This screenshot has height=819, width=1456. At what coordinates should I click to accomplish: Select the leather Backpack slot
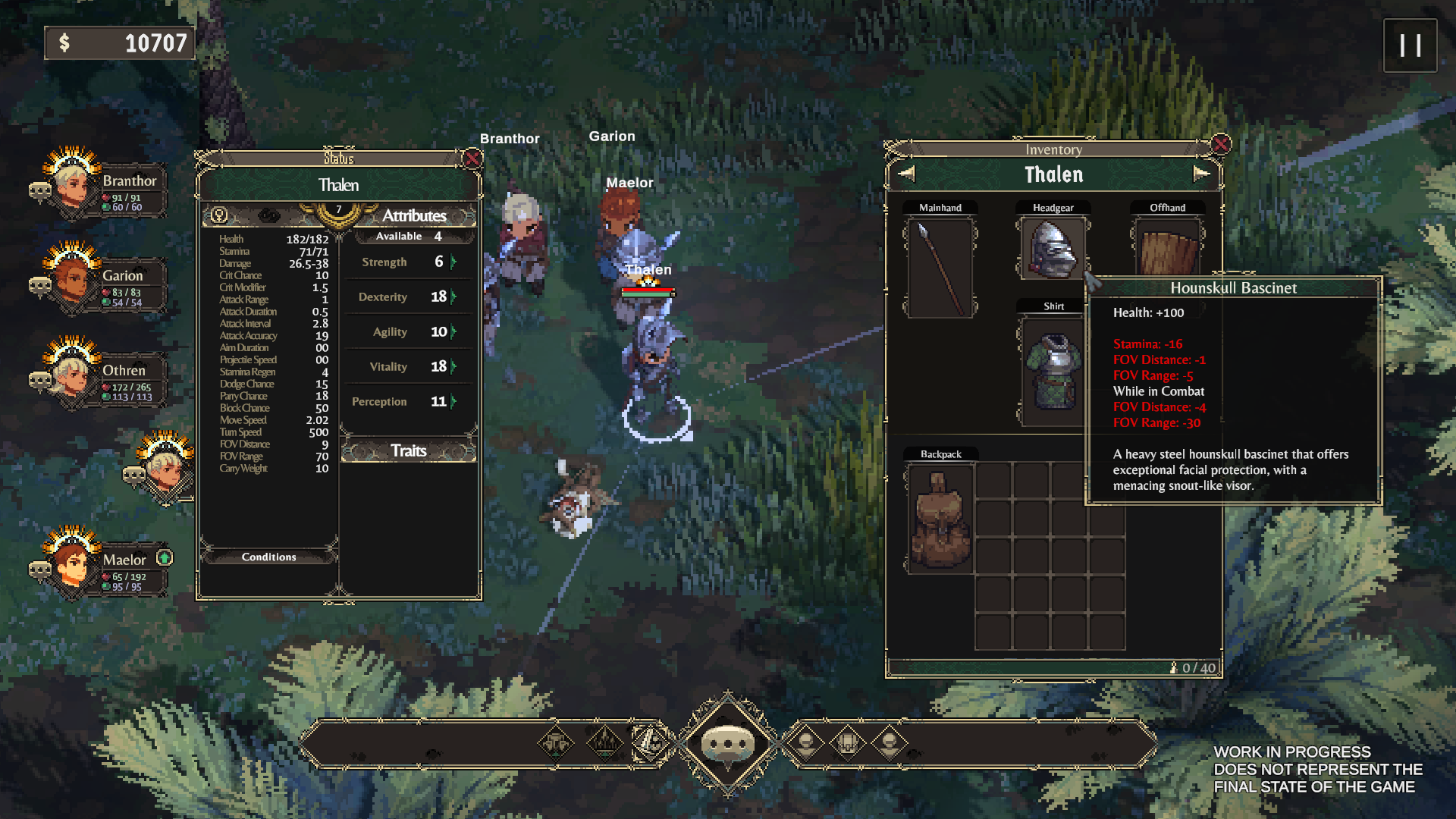point(940,519)
